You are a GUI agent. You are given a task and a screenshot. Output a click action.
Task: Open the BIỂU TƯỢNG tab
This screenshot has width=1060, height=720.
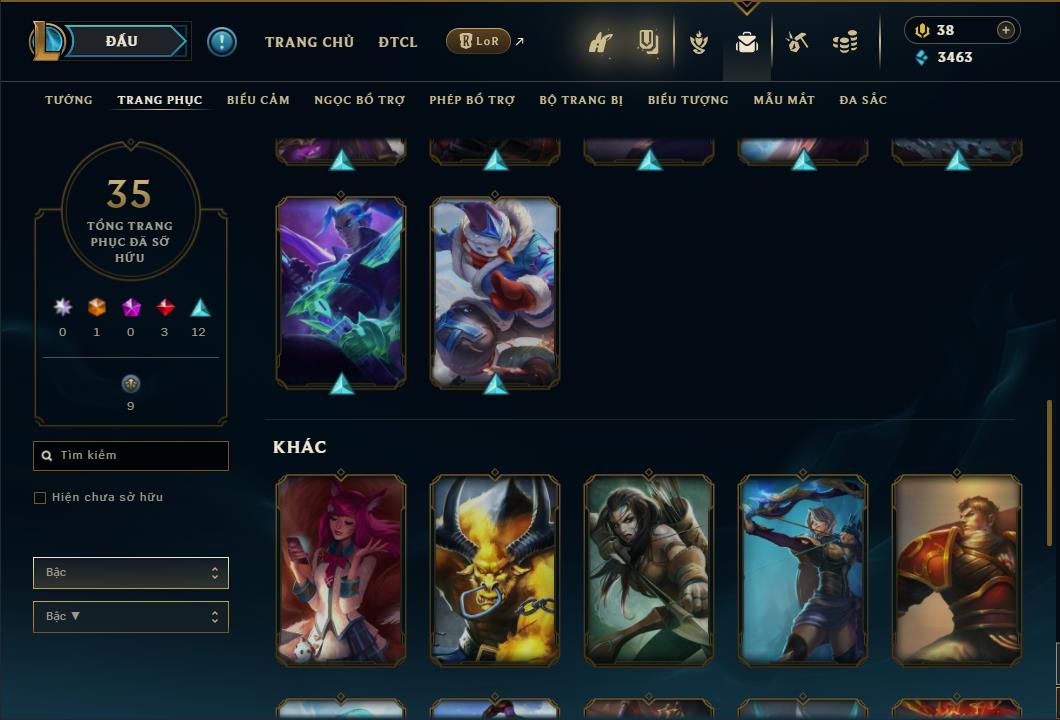point(688,100)
